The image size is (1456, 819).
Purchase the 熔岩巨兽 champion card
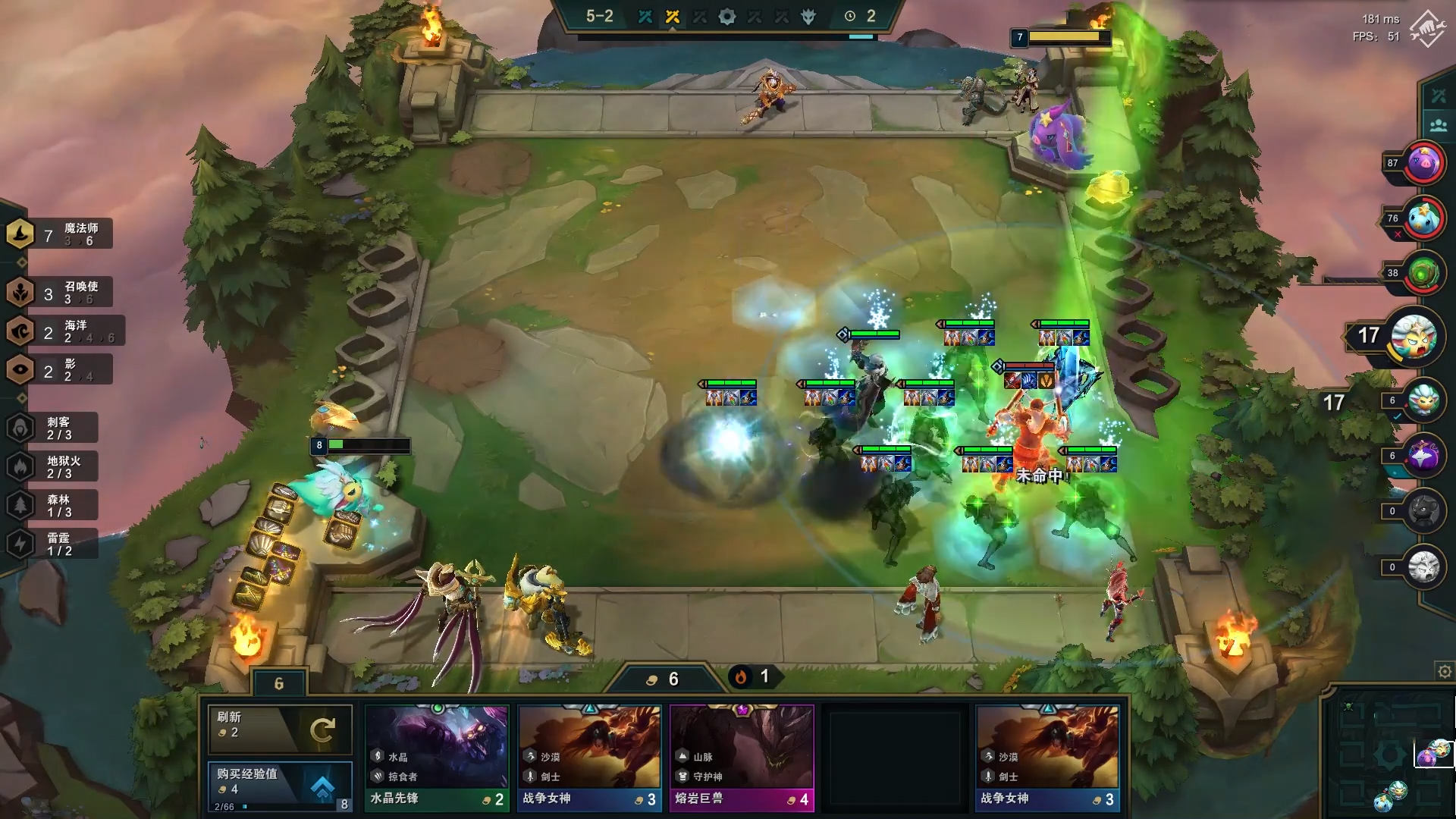[741, 757]
